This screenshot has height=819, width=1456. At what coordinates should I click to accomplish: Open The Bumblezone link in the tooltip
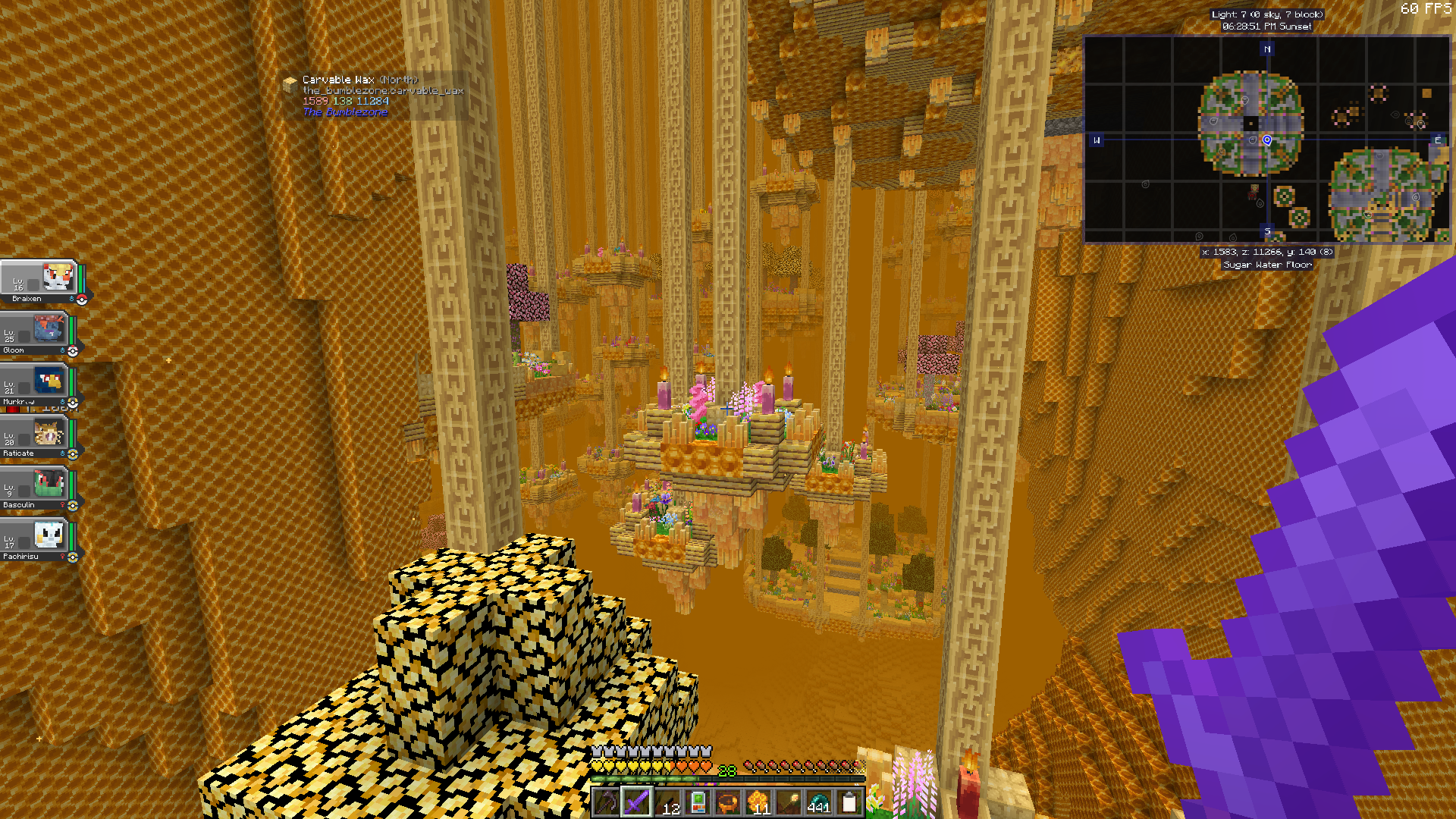pos(345,111)
